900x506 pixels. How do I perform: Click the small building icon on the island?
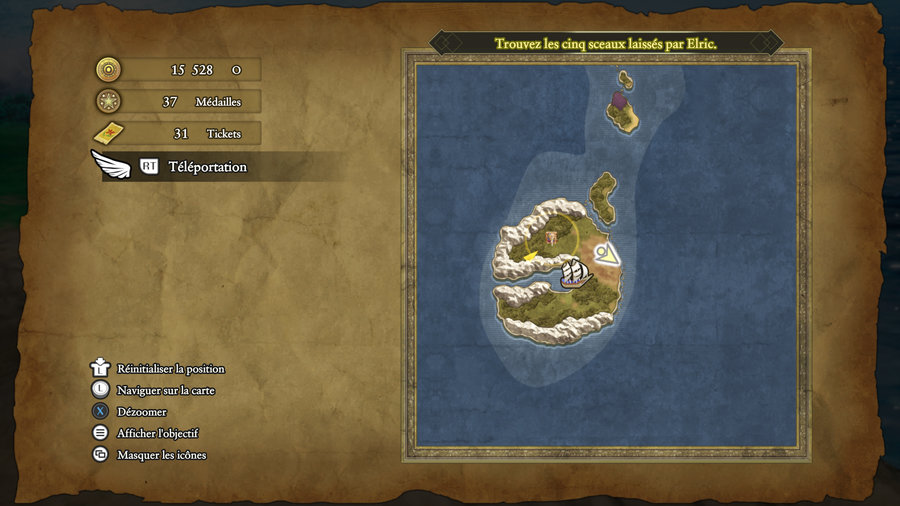click(x=552, y=238)
